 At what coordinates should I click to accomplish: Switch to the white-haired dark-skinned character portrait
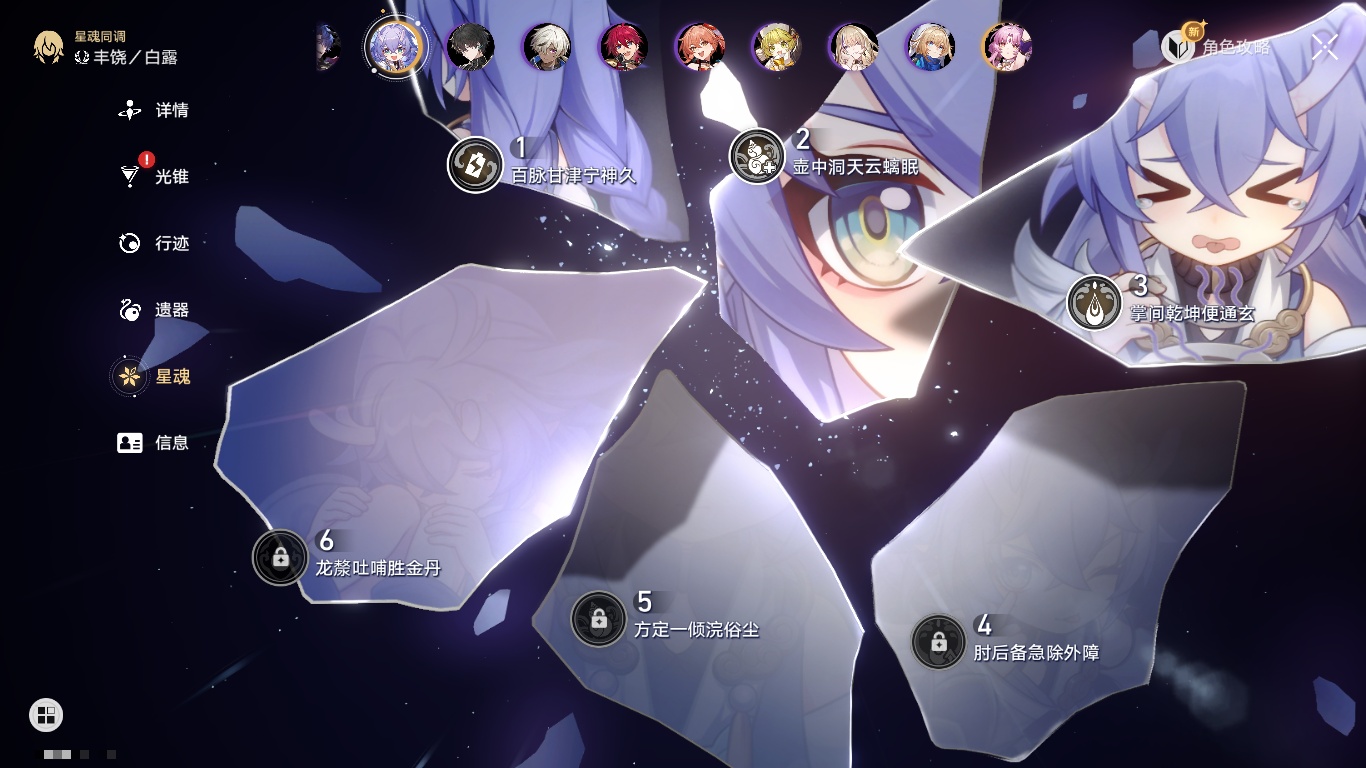547,46
